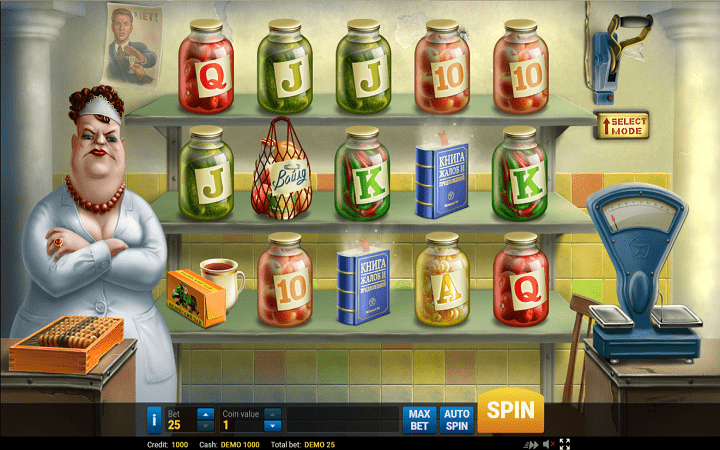Decrease the Bet amount
720x450 pixels.
click(205, 425)
